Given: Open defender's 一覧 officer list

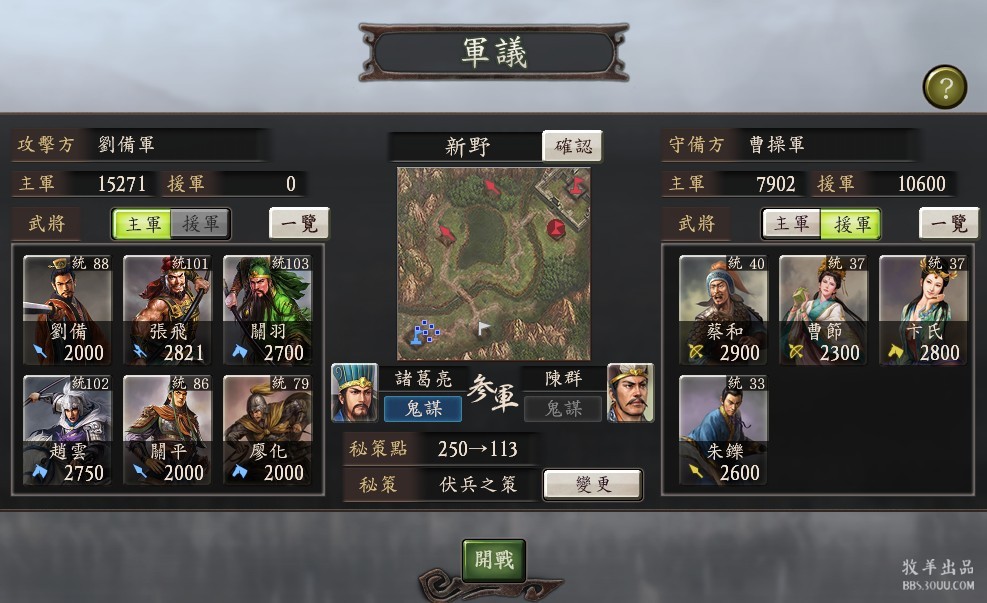Looking at the screenshot, I should [x=949, y=223].
